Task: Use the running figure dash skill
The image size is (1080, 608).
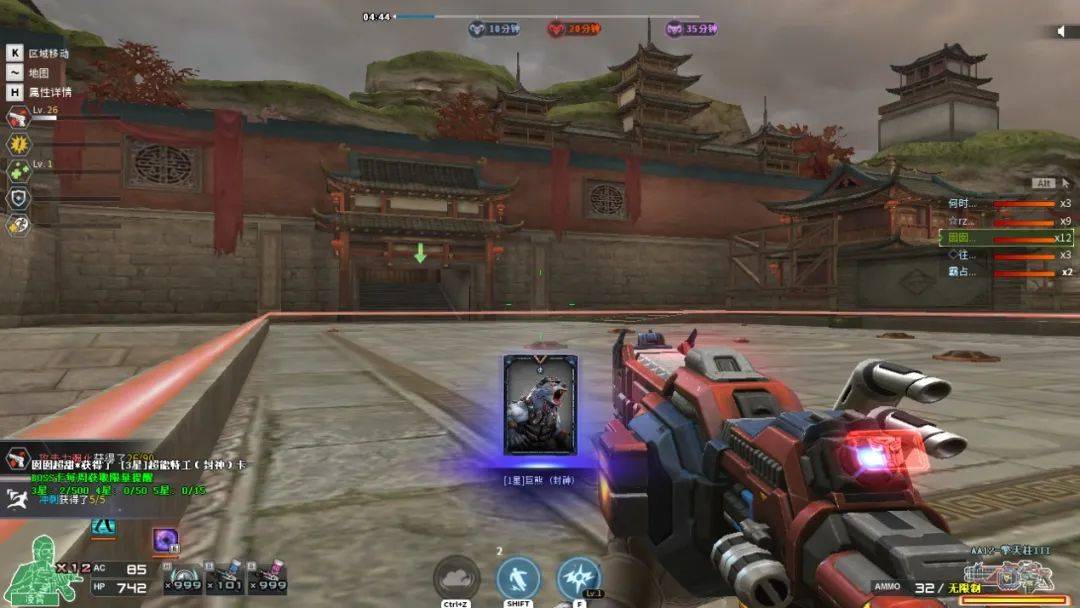Action: [x=518, y=578]
